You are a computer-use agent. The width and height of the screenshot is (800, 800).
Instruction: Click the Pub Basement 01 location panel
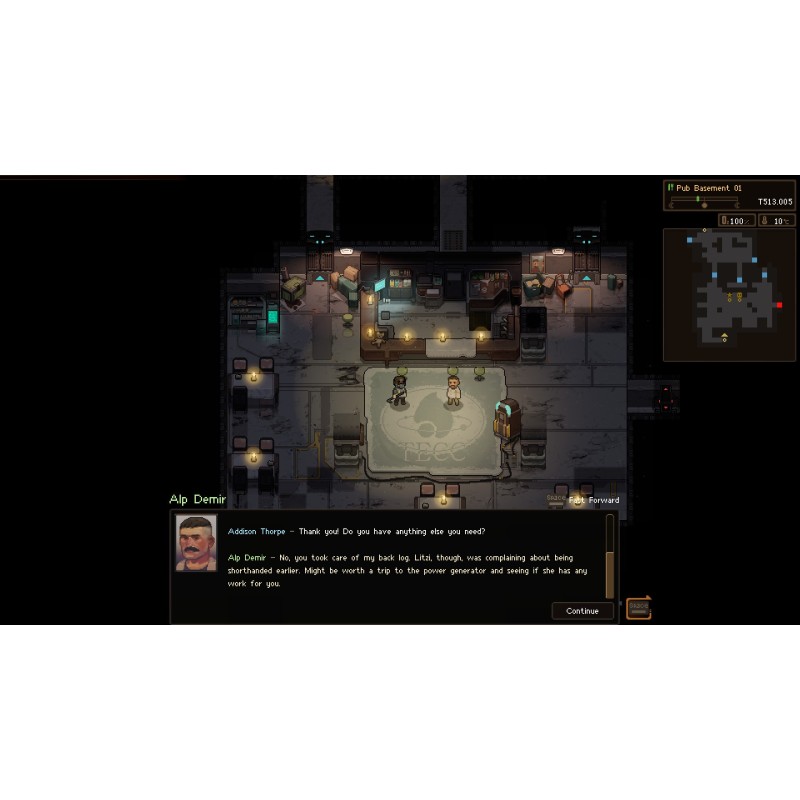[x=729, y=195]
